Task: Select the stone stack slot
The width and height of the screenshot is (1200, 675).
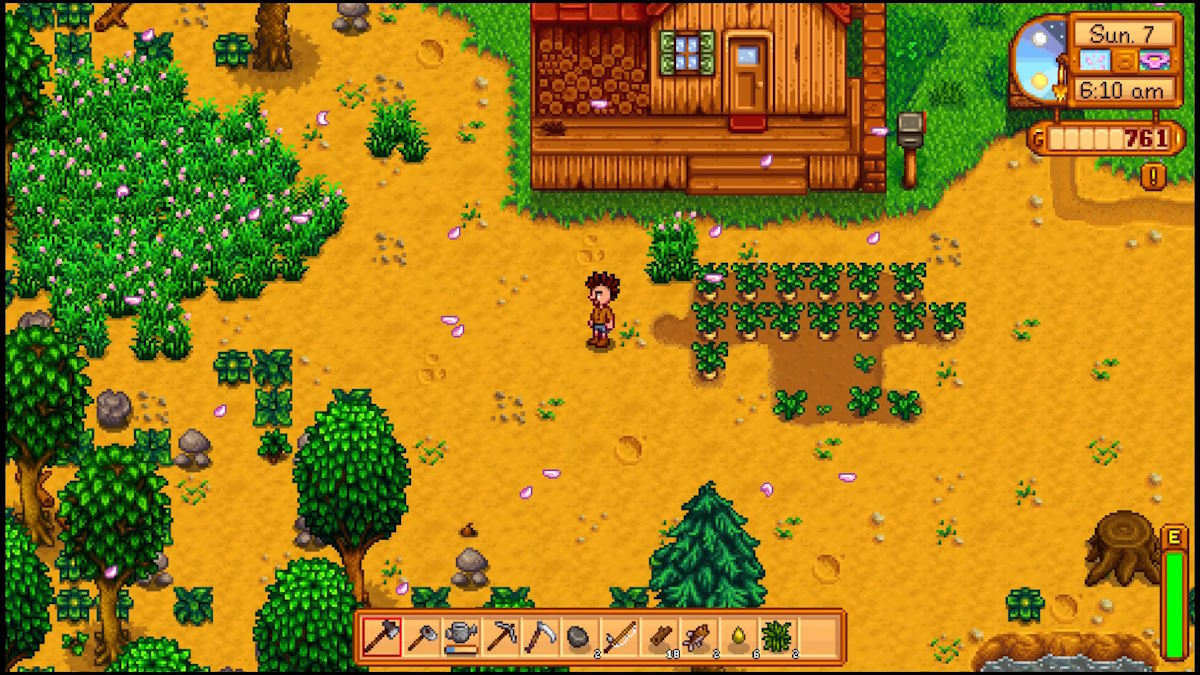Action: [579, 636]
